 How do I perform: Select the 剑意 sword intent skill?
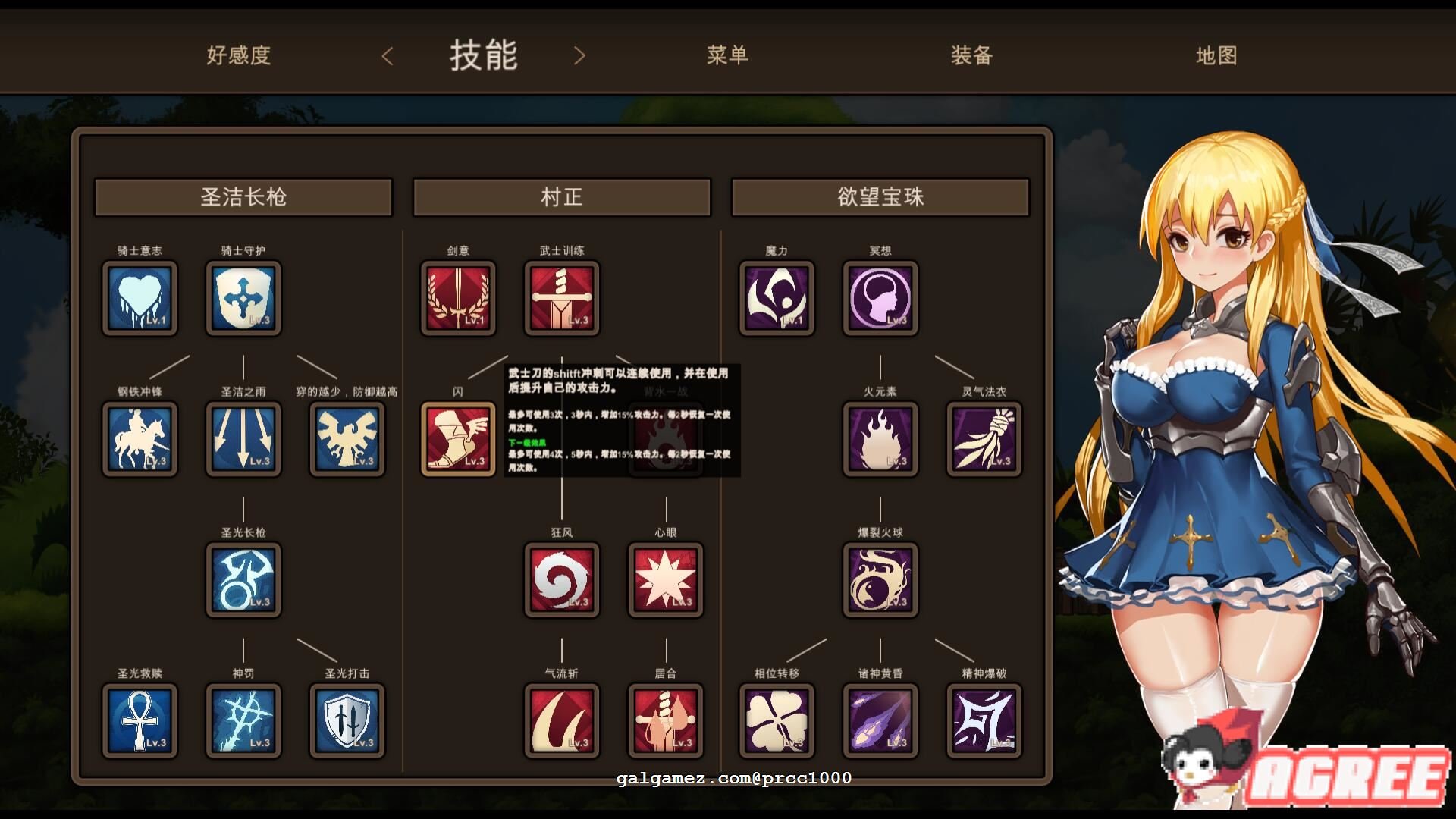pos(458,298)
